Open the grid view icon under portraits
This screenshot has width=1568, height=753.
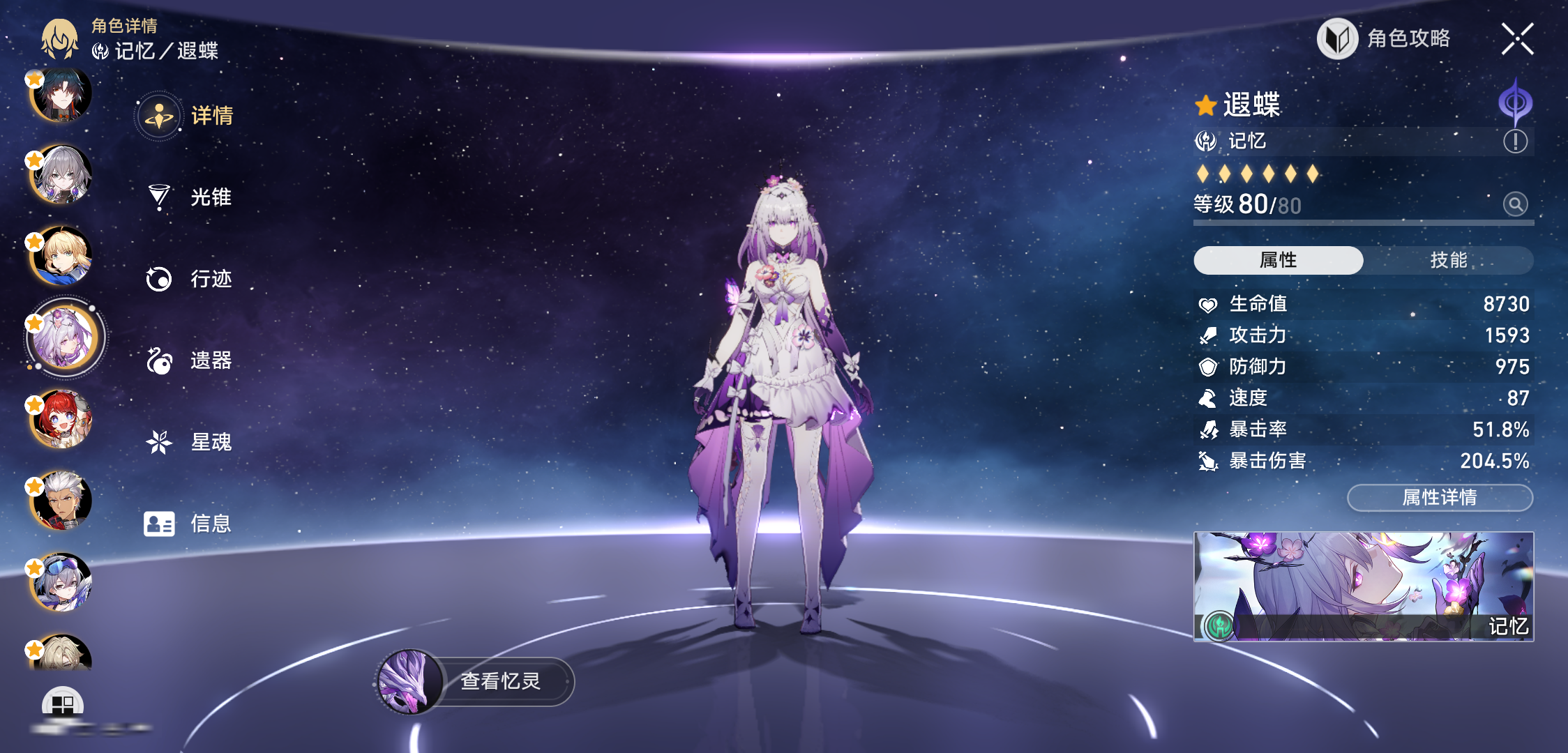pyautogui.click(x=63, y=704)
